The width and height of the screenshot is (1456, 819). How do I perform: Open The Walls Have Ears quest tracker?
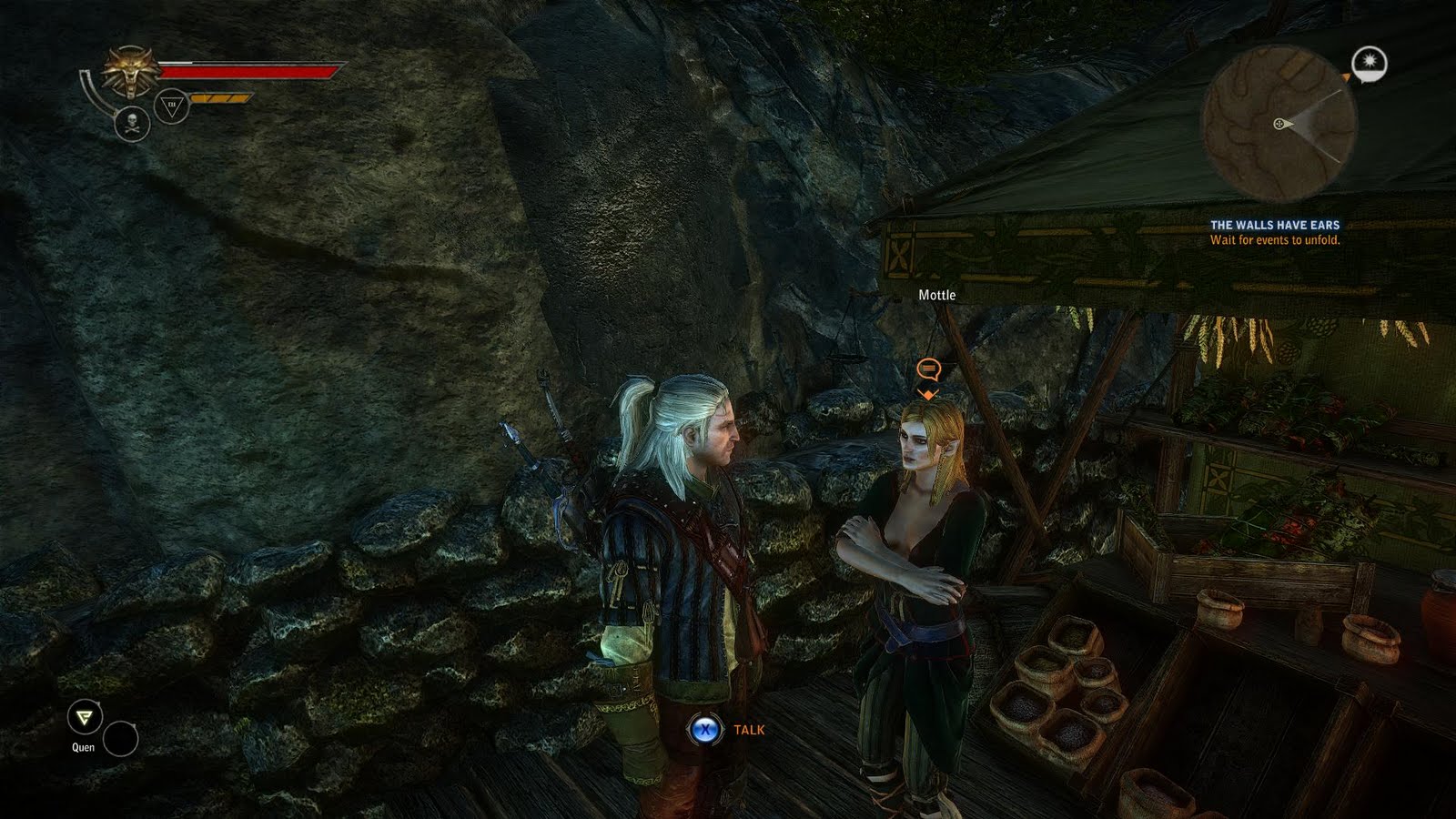coord(1274,225)
